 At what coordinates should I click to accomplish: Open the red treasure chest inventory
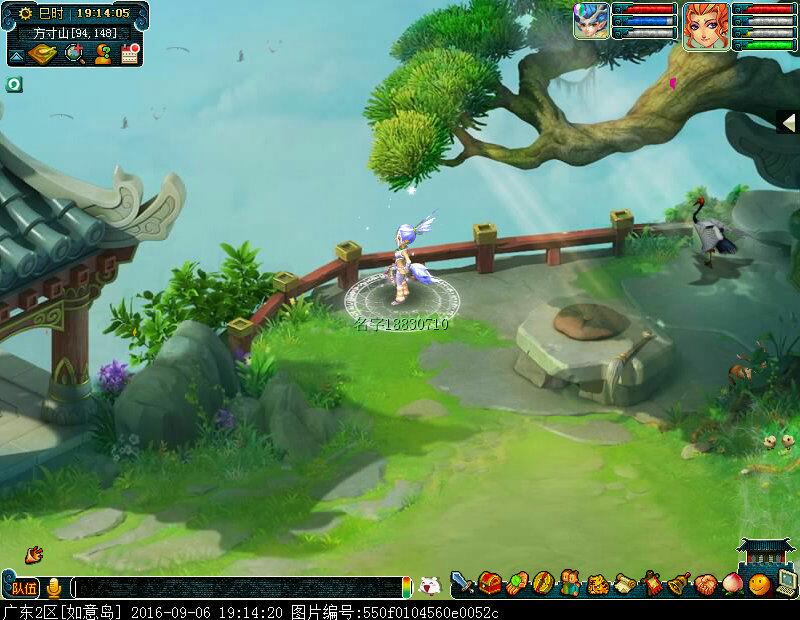point(490,583)
